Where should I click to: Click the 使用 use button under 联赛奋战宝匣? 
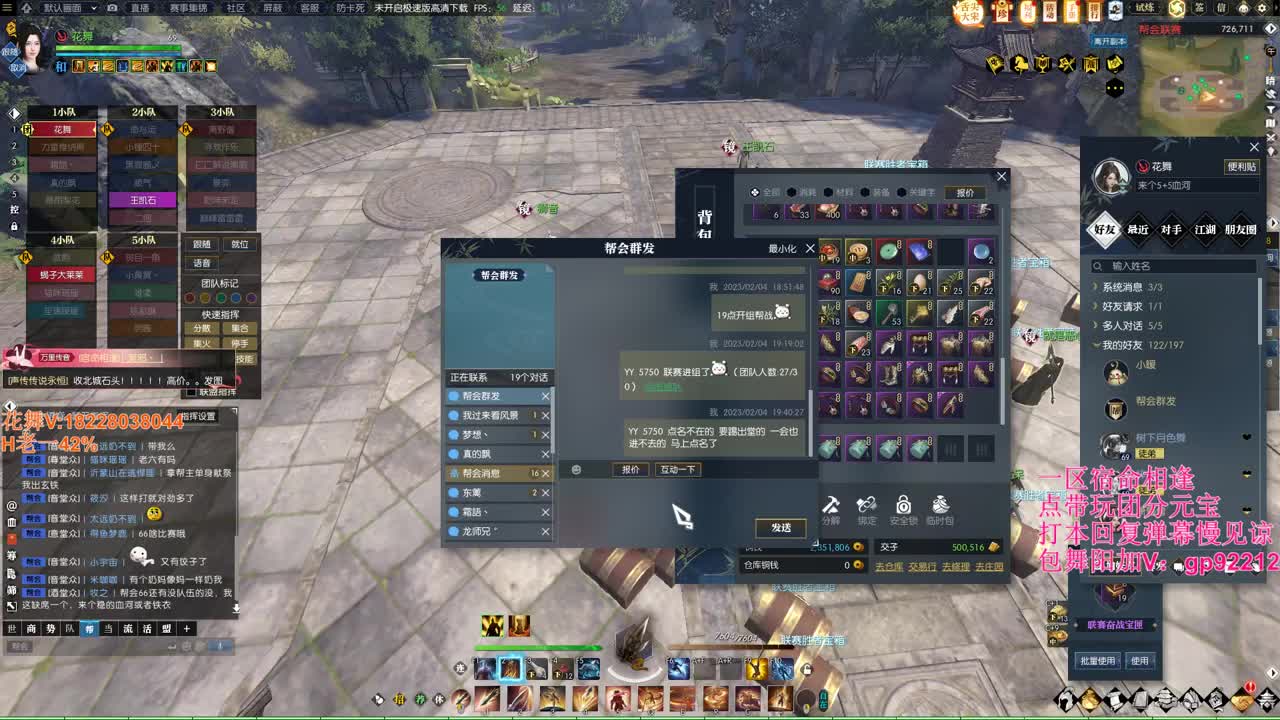[x=1141, y=660]
